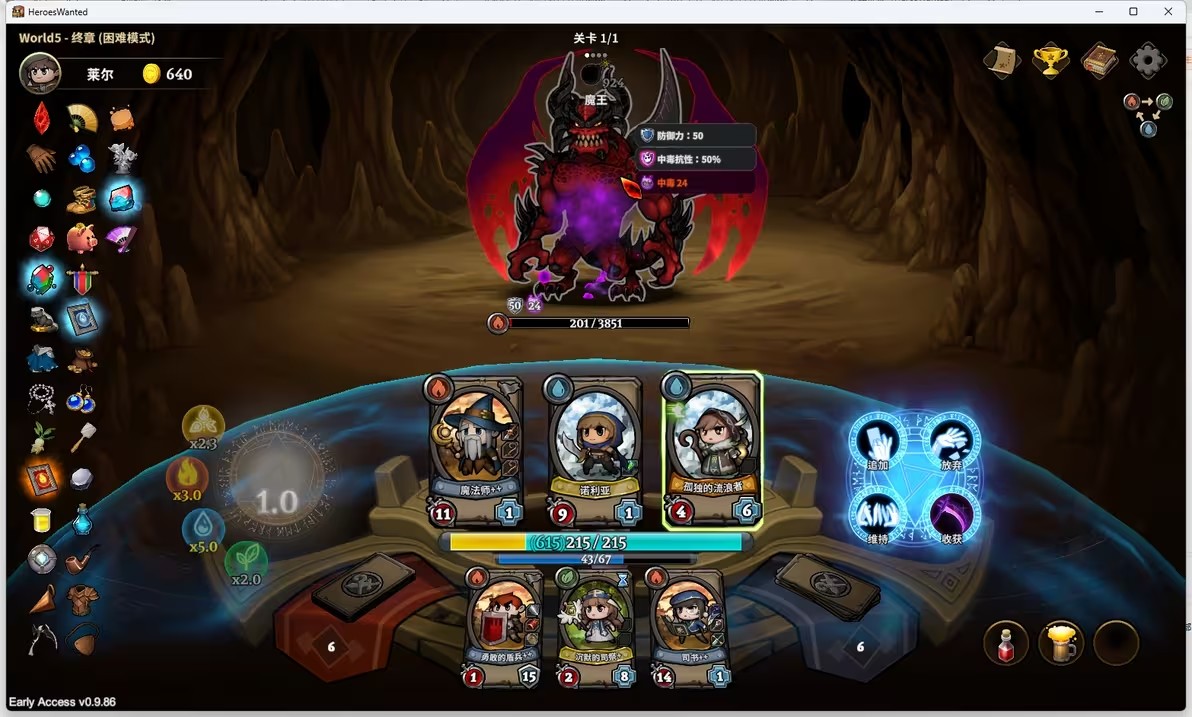1192x717 pixels.
Task: Open the settings gear menu
Action: [1147, 61]
